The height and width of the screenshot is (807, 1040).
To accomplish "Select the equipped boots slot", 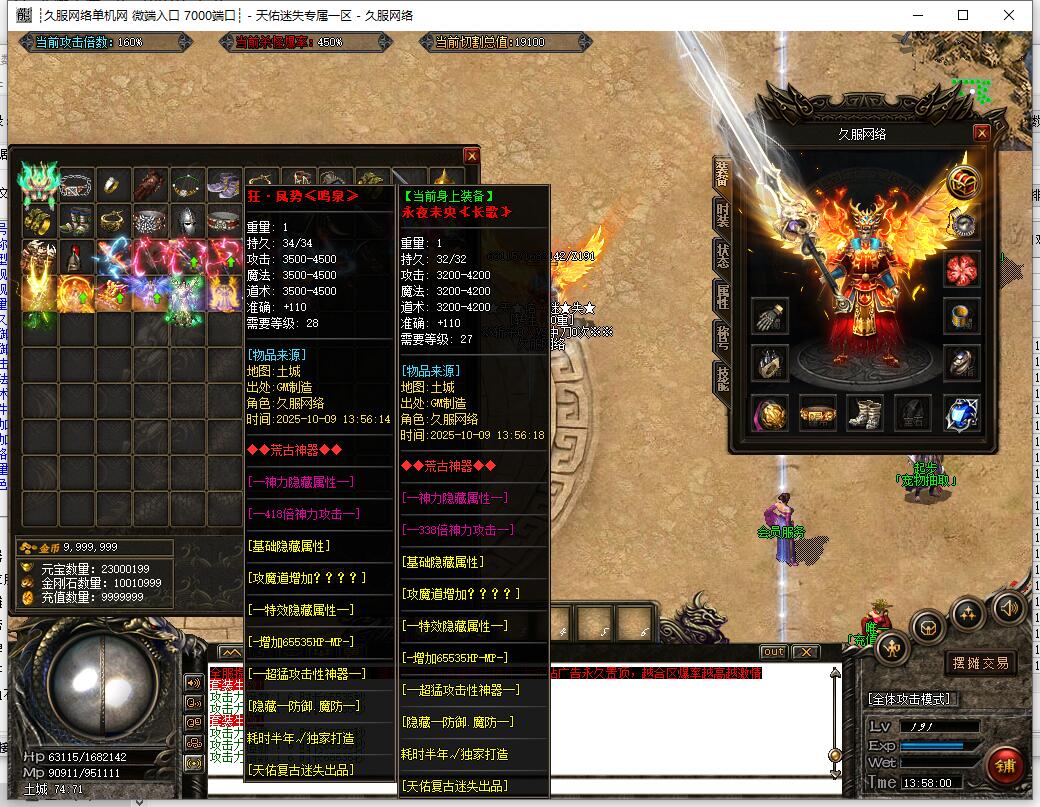I will tap(865, 411).
